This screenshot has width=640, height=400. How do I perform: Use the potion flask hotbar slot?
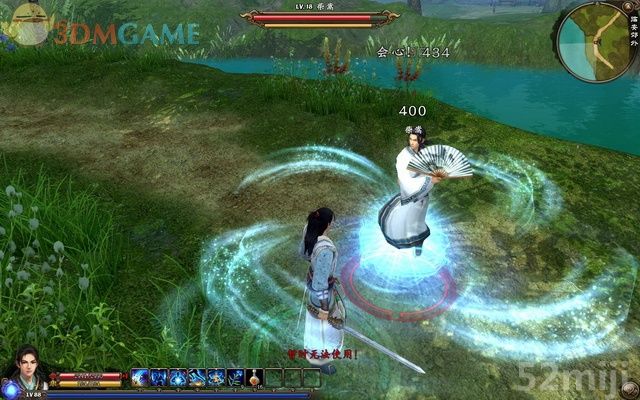coord(254,377)
